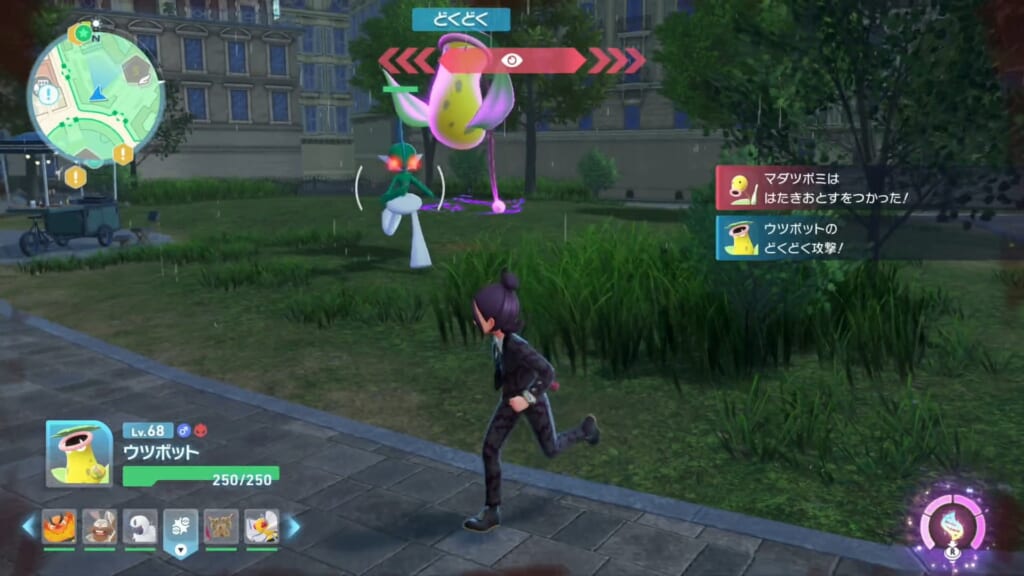1024x576 pixels.
Task: Click the blue exclamation marker on the minimap
Action: [x=48, y=95]
